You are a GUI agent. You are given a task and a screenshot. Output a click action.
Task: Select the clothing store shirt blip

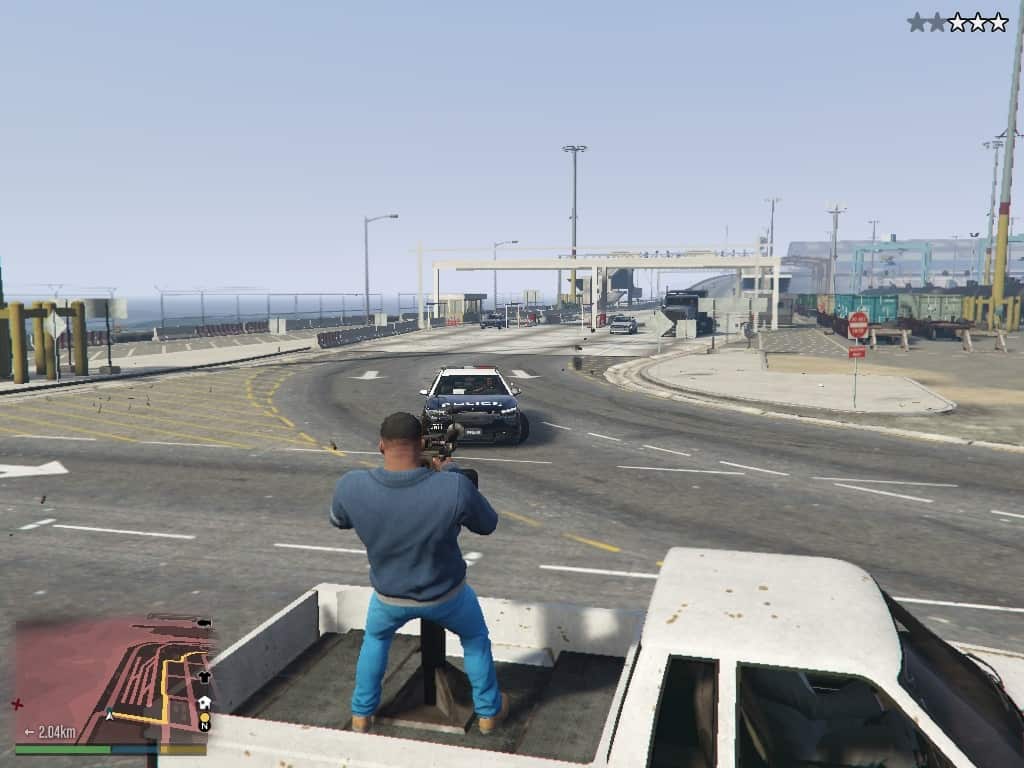[x=204, y=676]
